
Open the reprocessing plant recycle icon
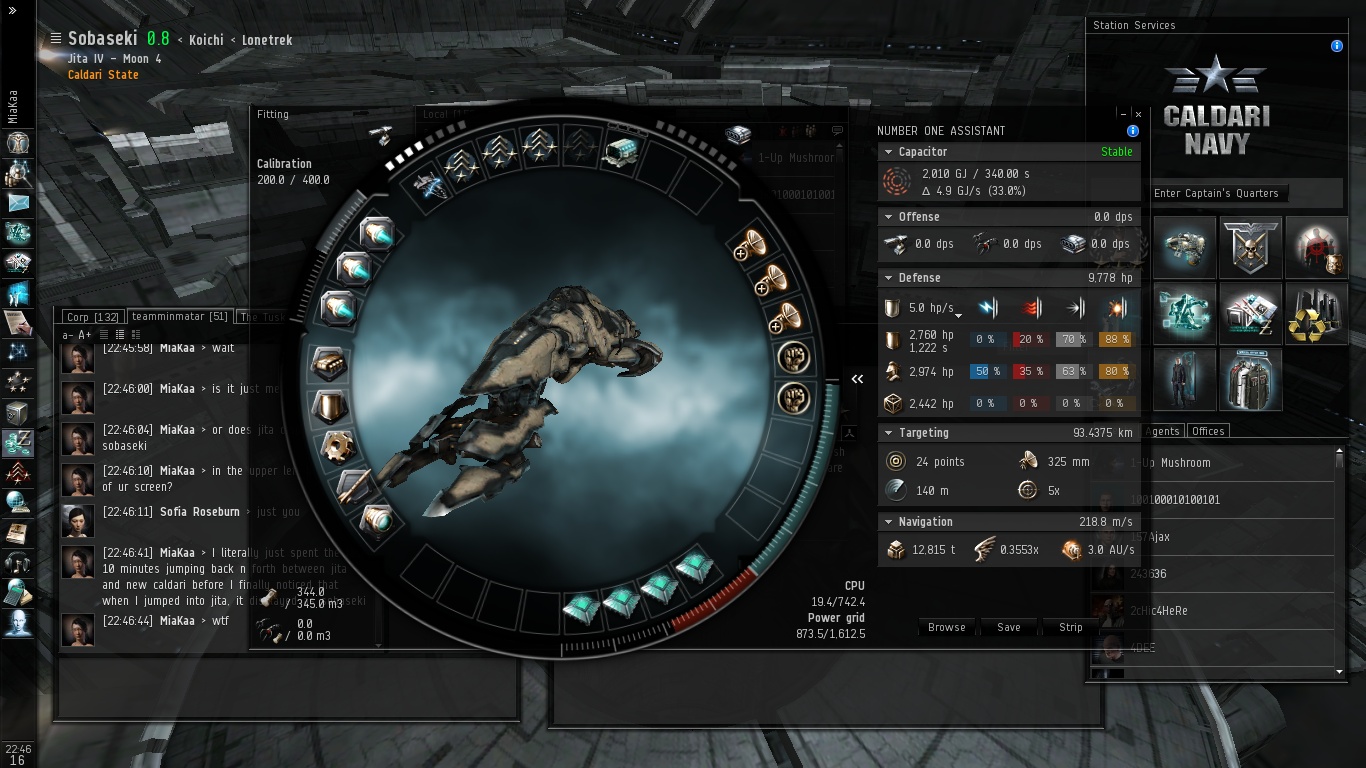pyautogui.click(x=1316, y=313)
